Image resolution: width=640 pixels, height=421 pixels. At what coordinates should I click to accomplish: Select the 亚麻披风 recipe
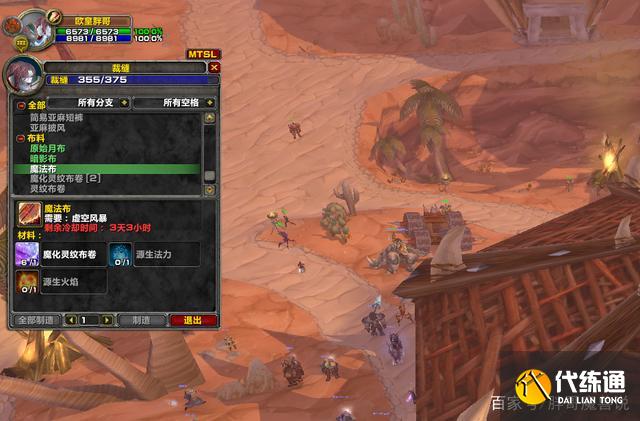click(50, 127)
